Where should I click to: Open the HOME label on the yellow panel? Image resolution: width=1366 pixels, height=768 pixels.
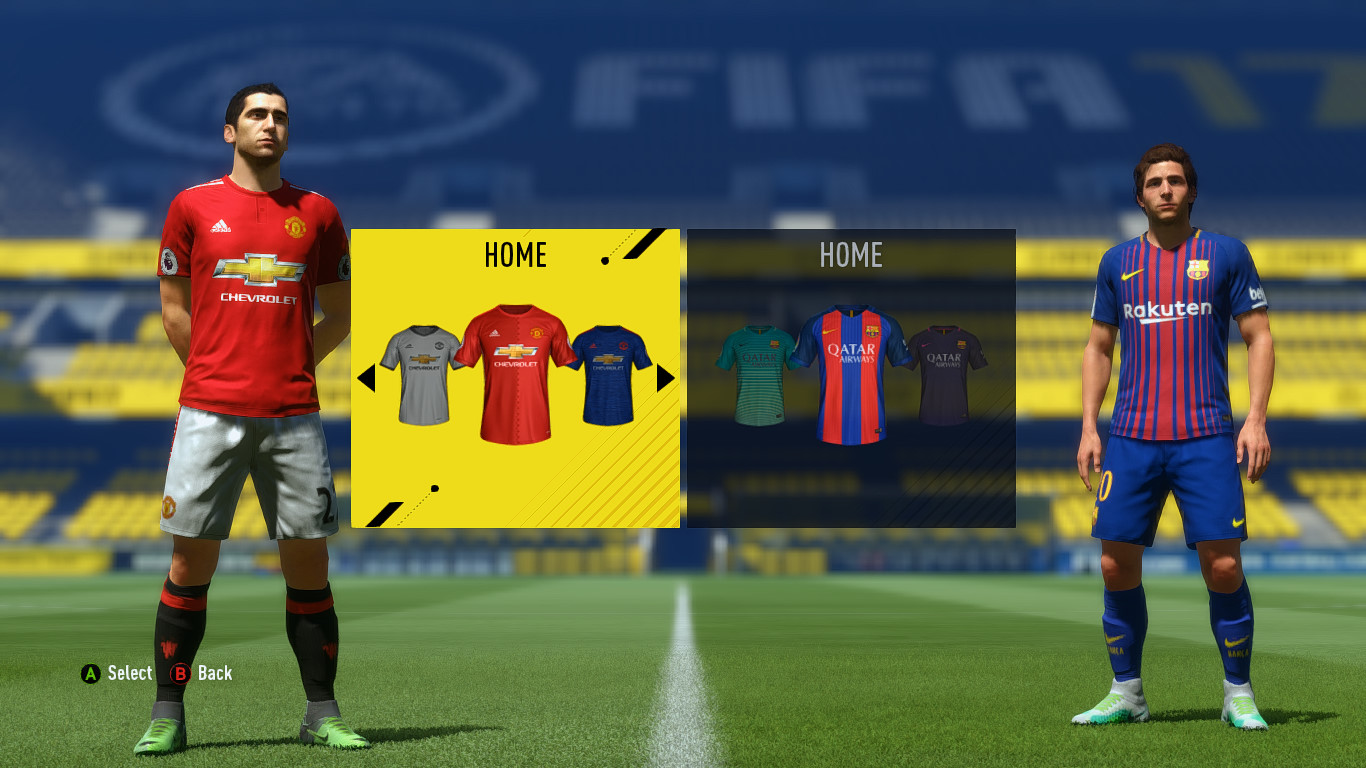pyautogui.click(x=514, y=256)
